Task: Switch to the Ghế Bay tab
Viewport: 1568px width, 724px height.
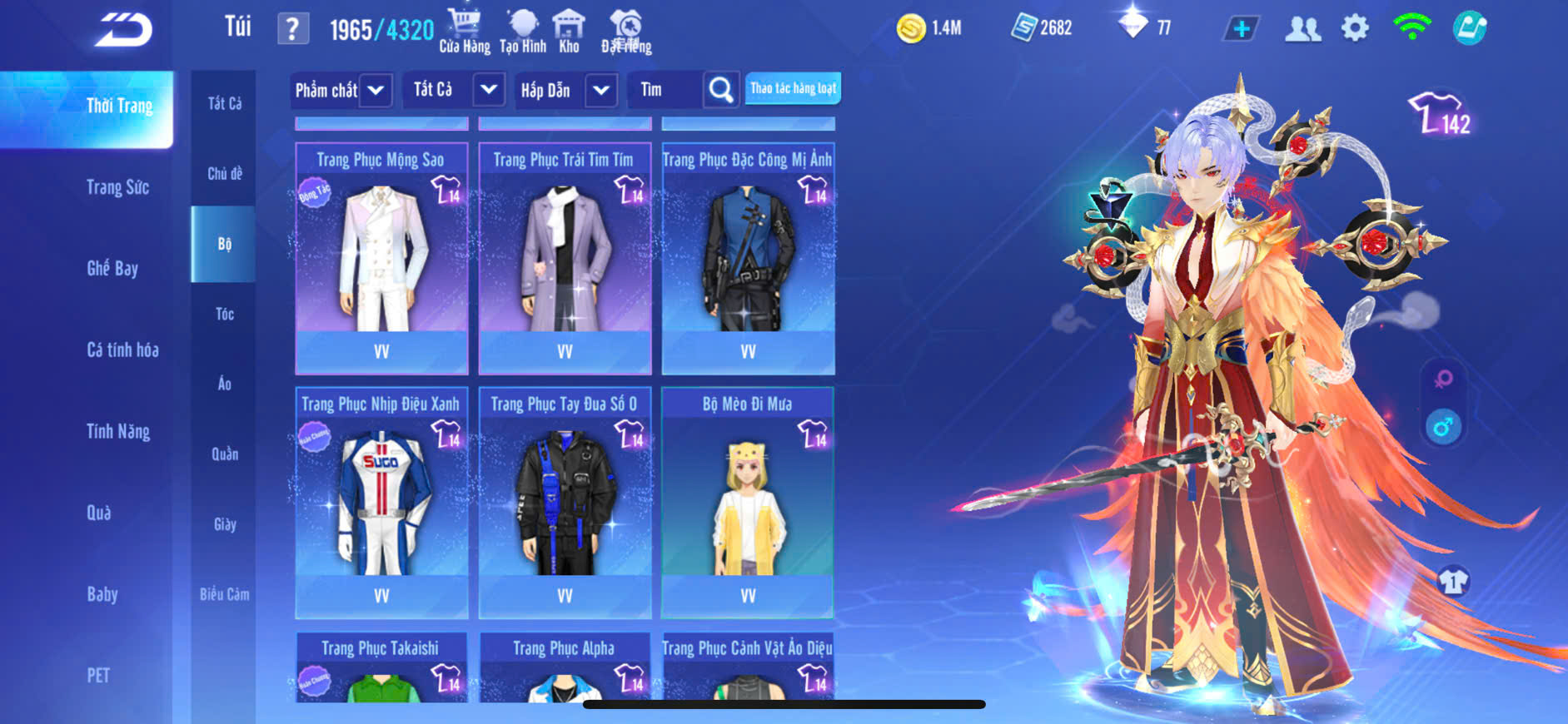Action: coord(112,268)
